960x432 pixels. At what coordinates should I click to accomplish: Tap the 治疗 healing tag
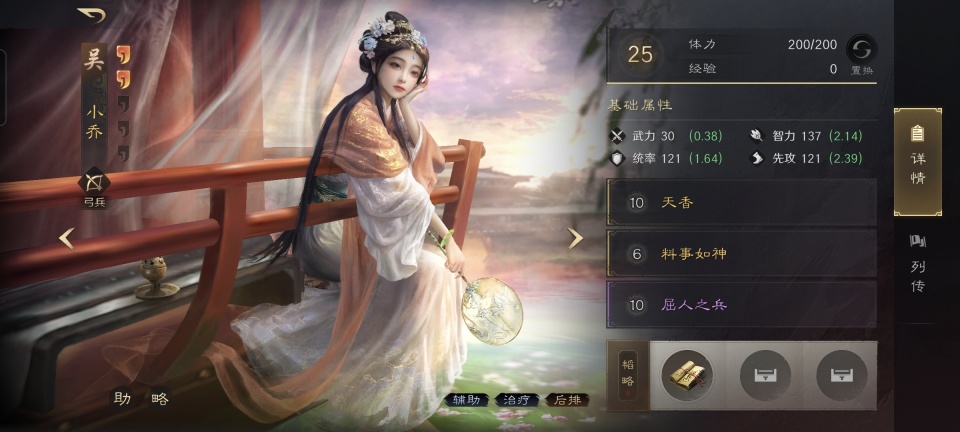tap(517, 400)
